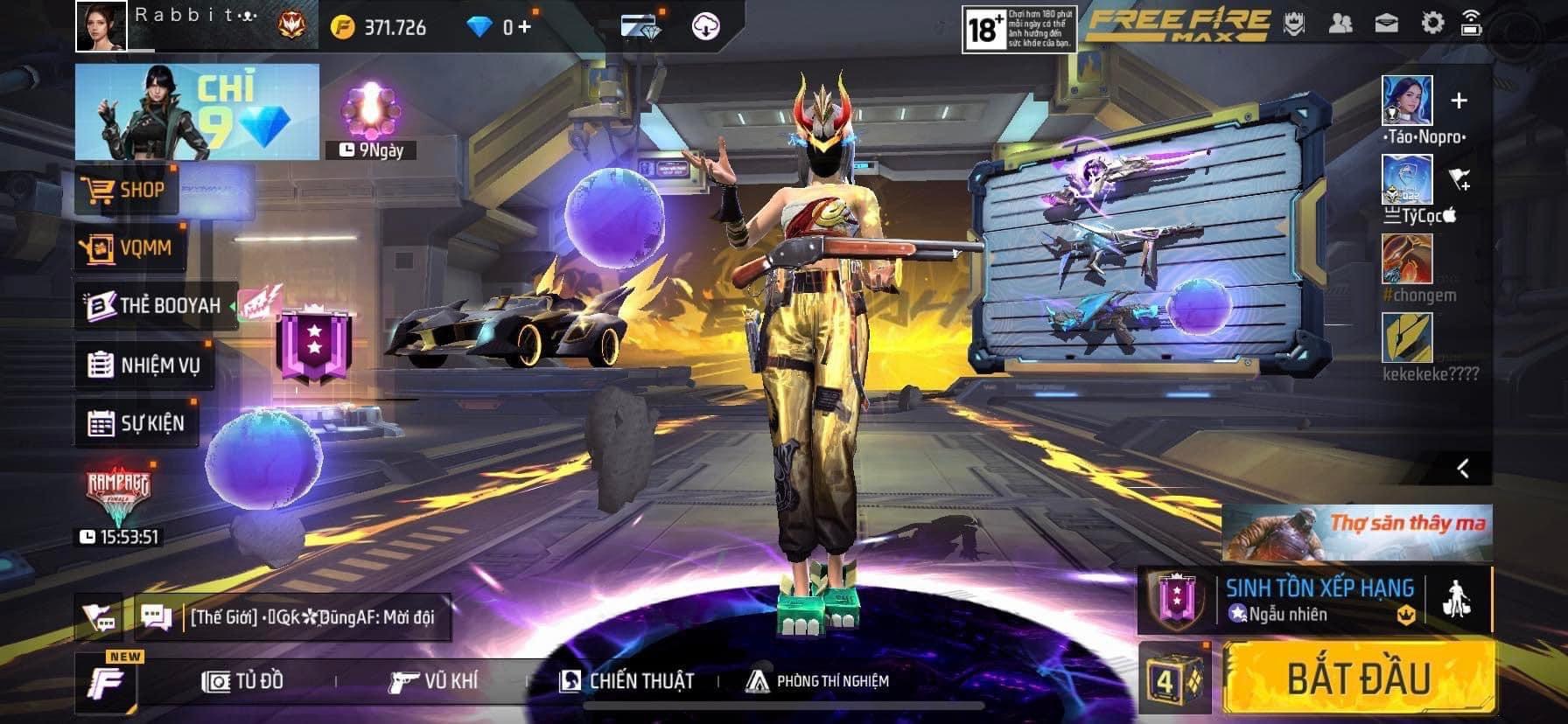Switch to the VŨ KHÍ weapons tab

tap(434, 681)
